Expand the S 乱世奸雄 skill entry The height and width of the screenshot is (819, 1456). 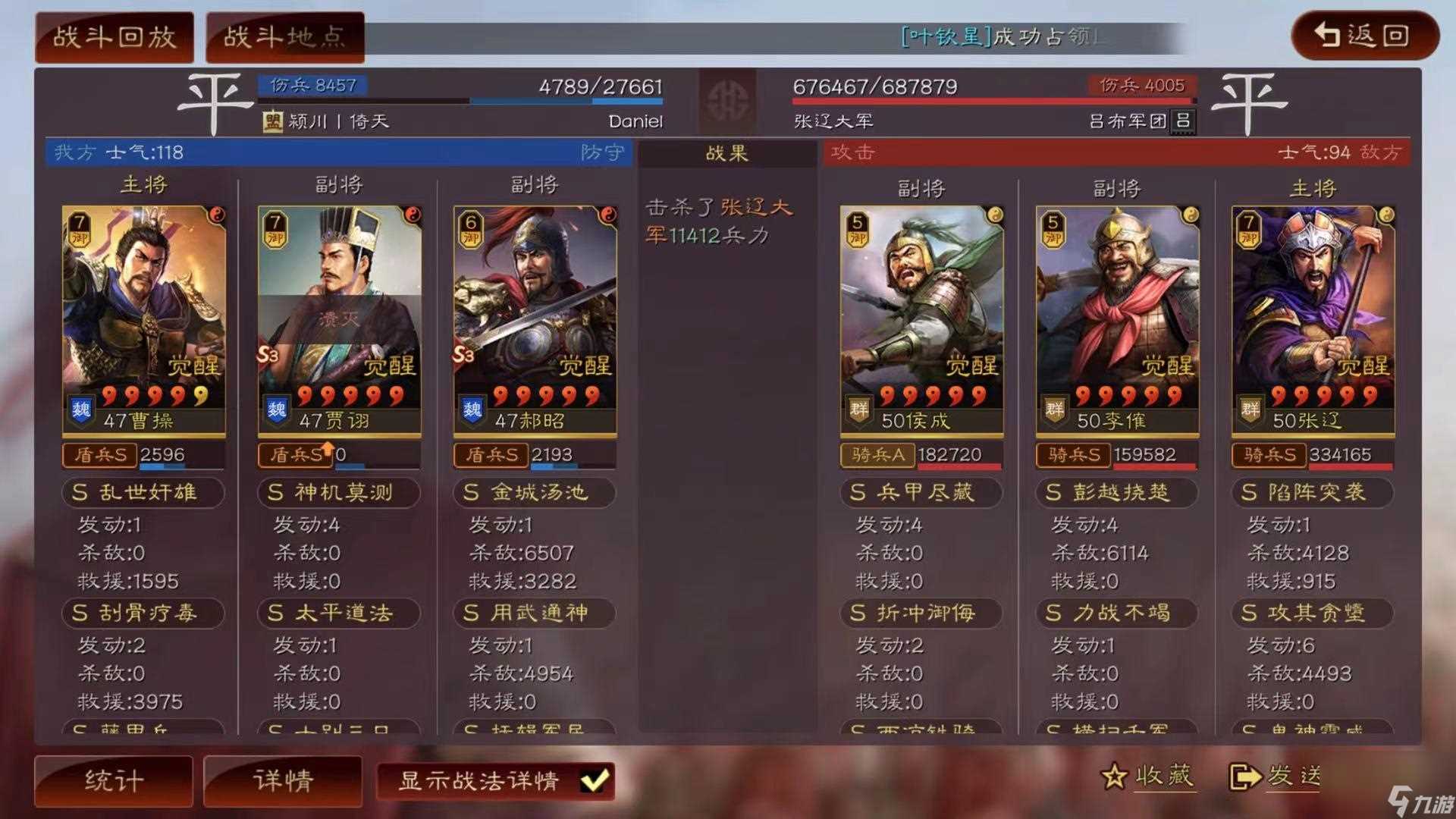(x=142, y=493)
